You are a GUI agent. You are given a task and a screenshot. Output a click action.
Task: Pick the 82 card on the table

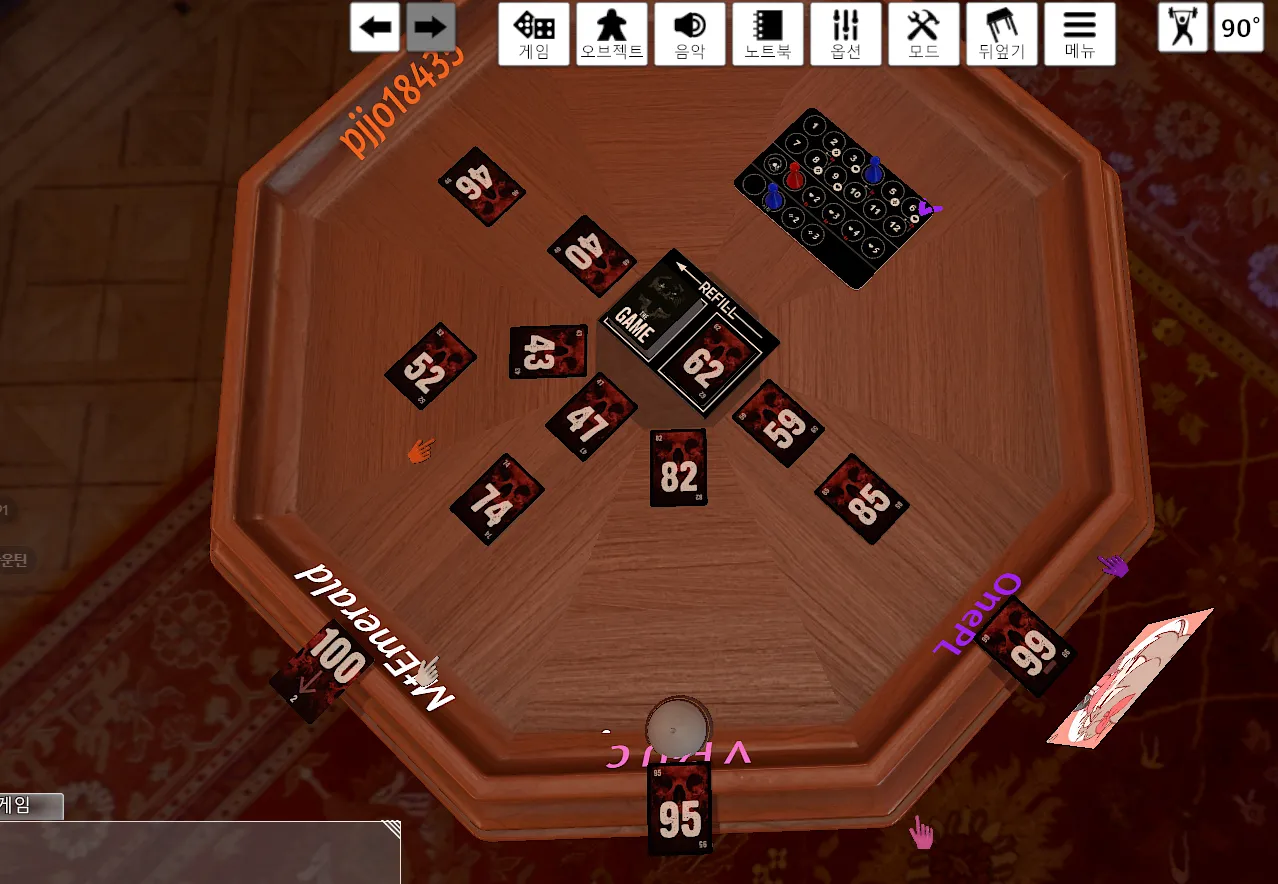678,468
